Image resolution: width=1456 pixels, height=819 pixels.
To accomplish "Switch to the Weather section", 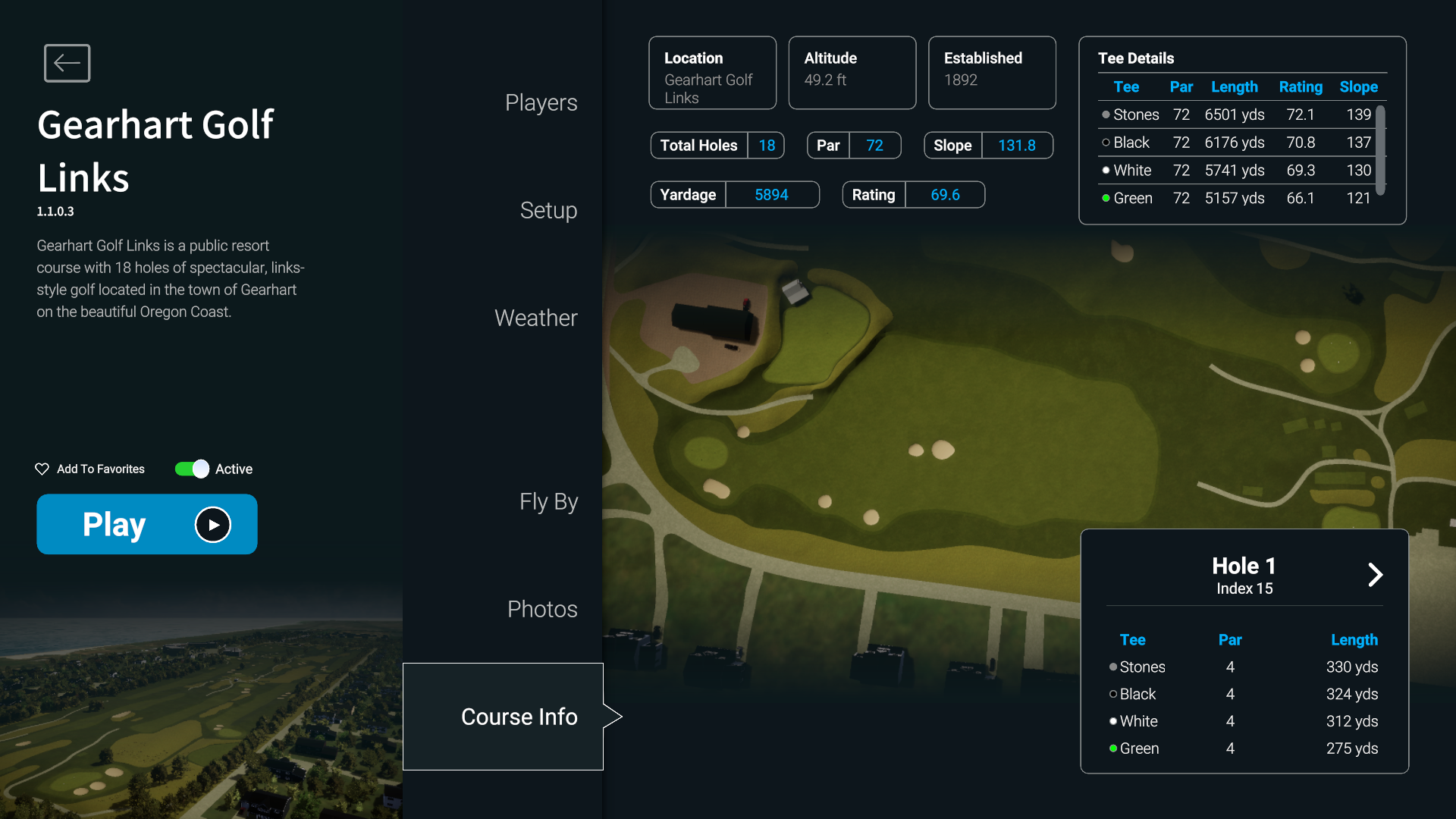I will tap(535, 318).
